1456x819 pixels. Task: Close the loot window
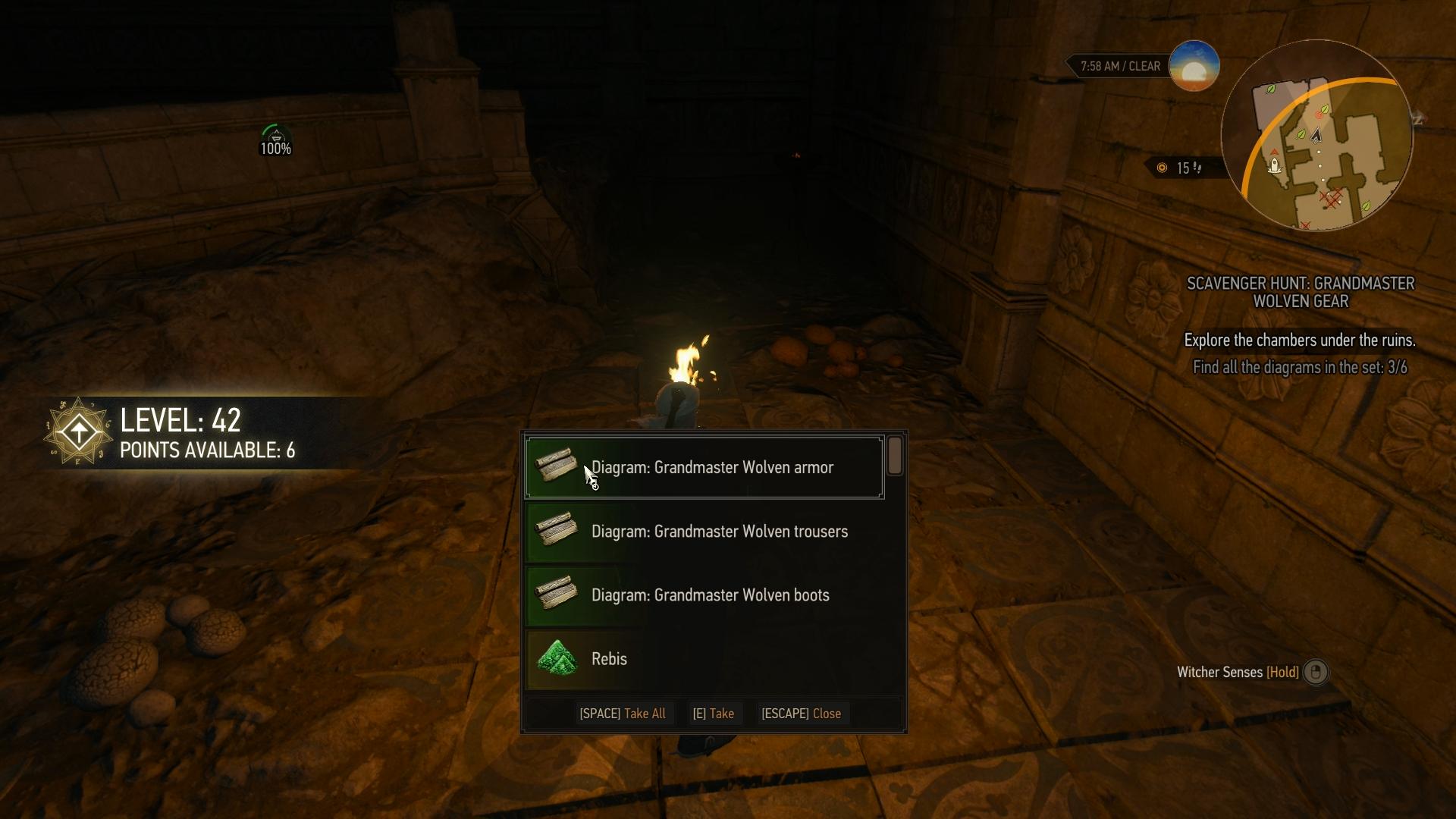coord(801,714)
